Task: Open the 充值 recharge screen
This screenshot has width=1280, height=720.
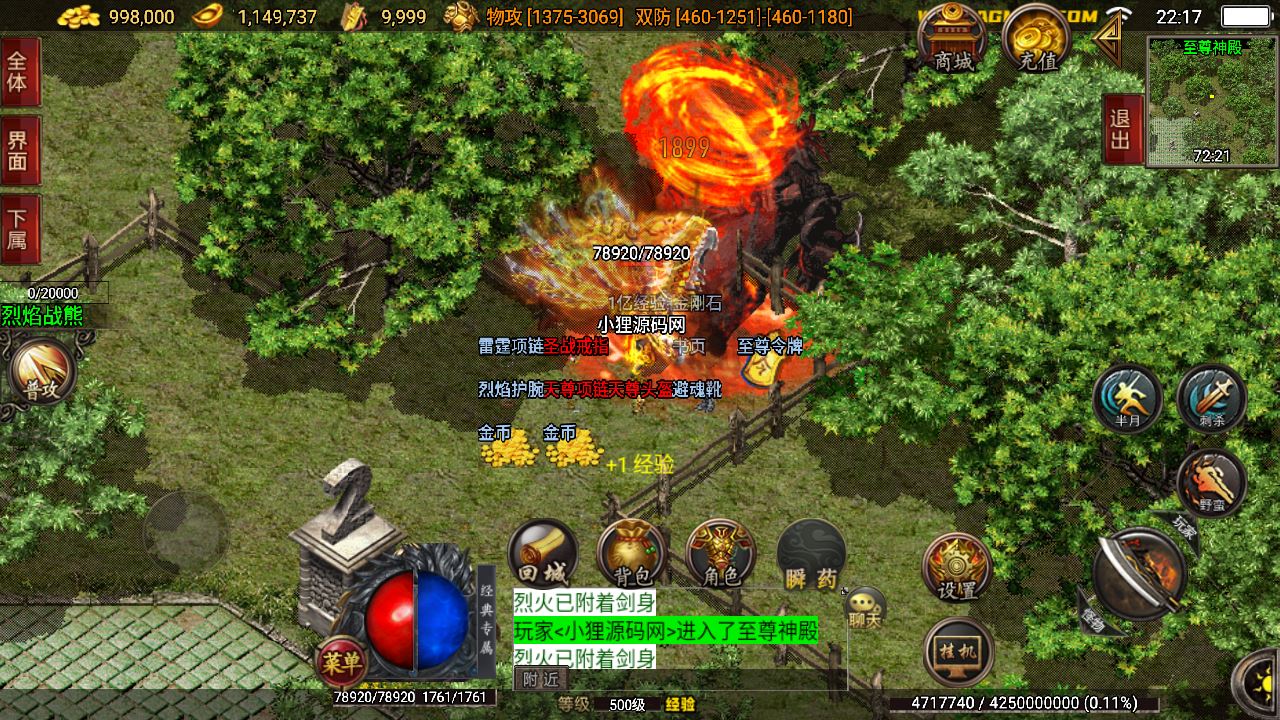Action: 1037,40
